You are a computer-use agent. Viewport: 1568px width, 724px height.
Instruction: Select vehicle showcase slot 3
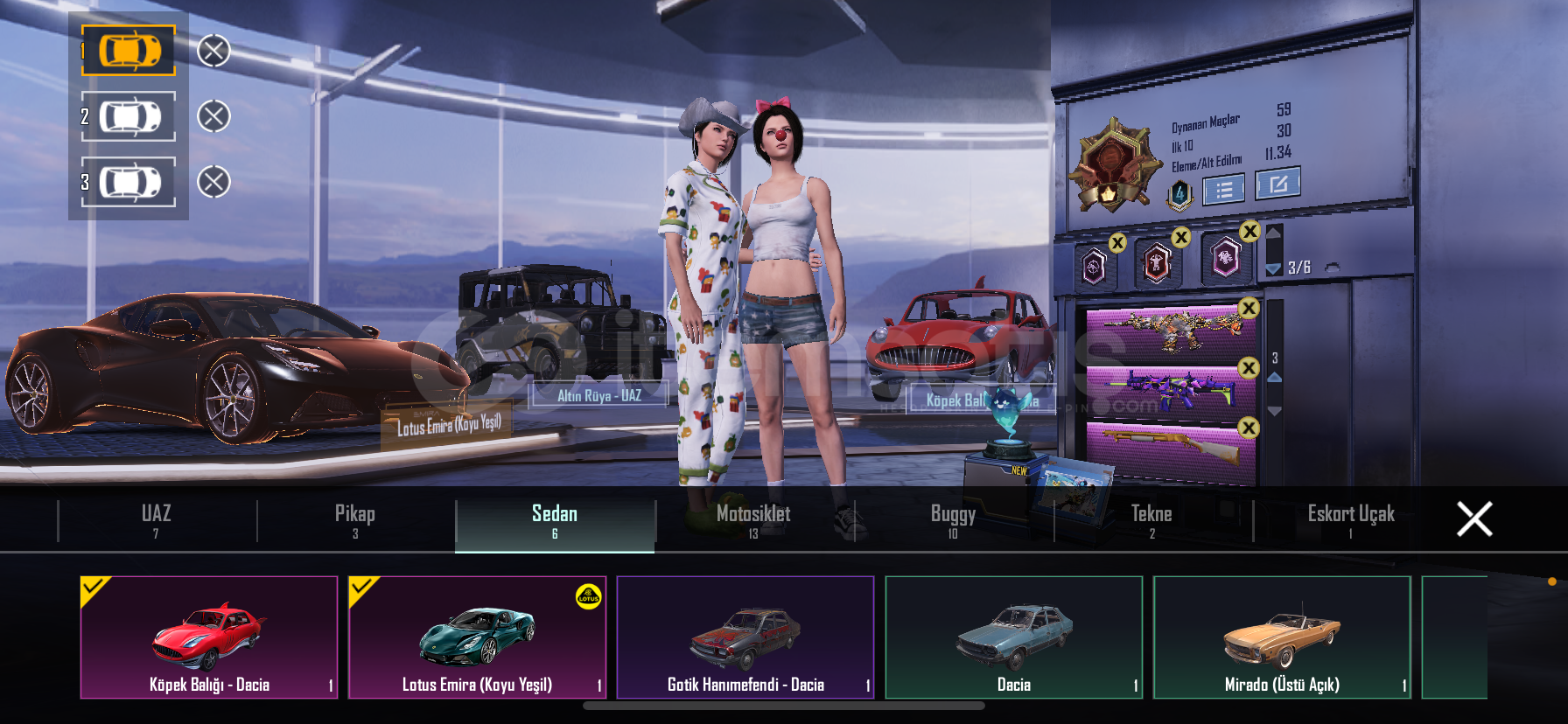(129, 182)
